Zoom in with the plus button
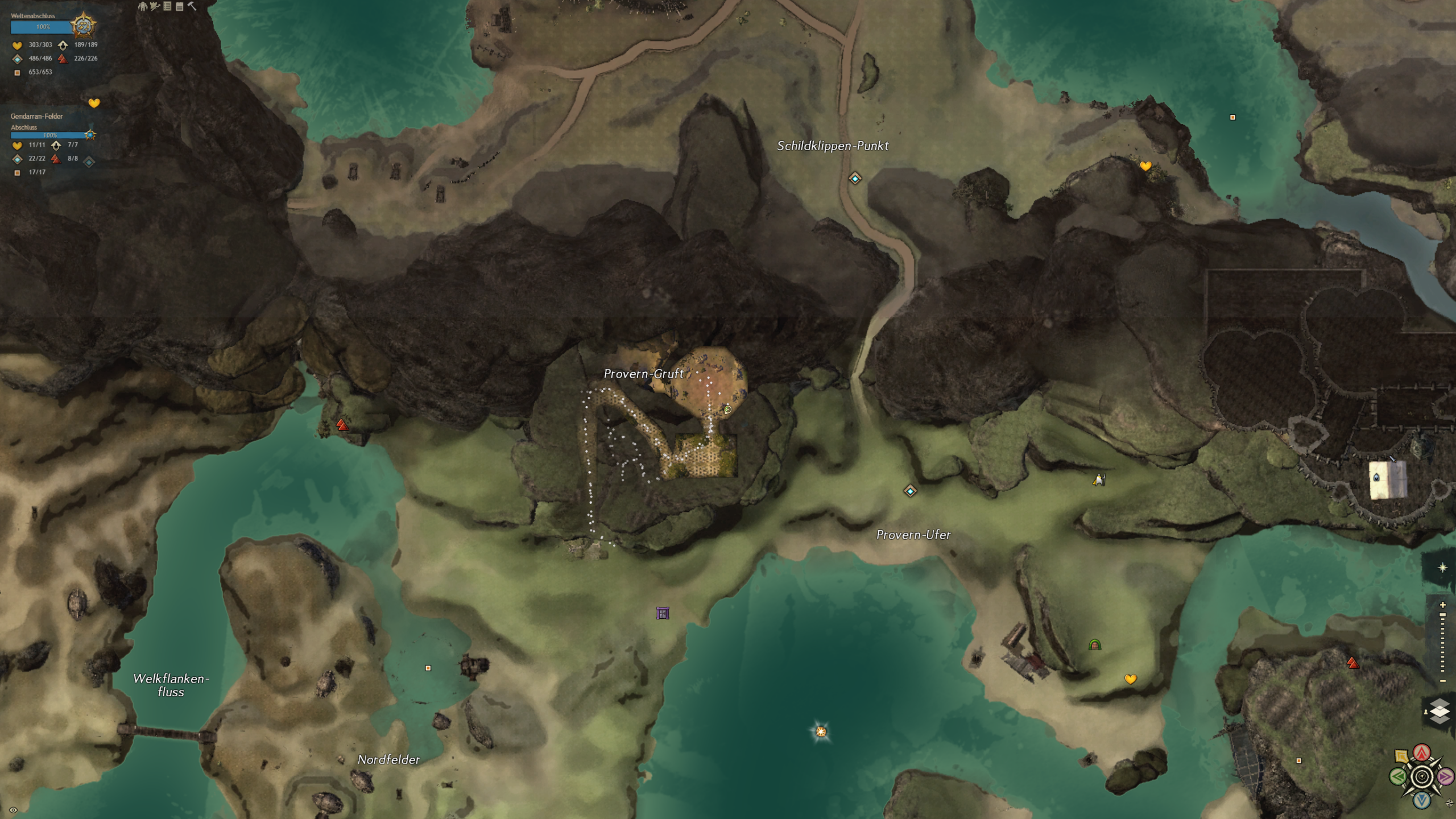Image resolution: width=1456 pixels, height=819 pixels. (x=1442, y=605)
